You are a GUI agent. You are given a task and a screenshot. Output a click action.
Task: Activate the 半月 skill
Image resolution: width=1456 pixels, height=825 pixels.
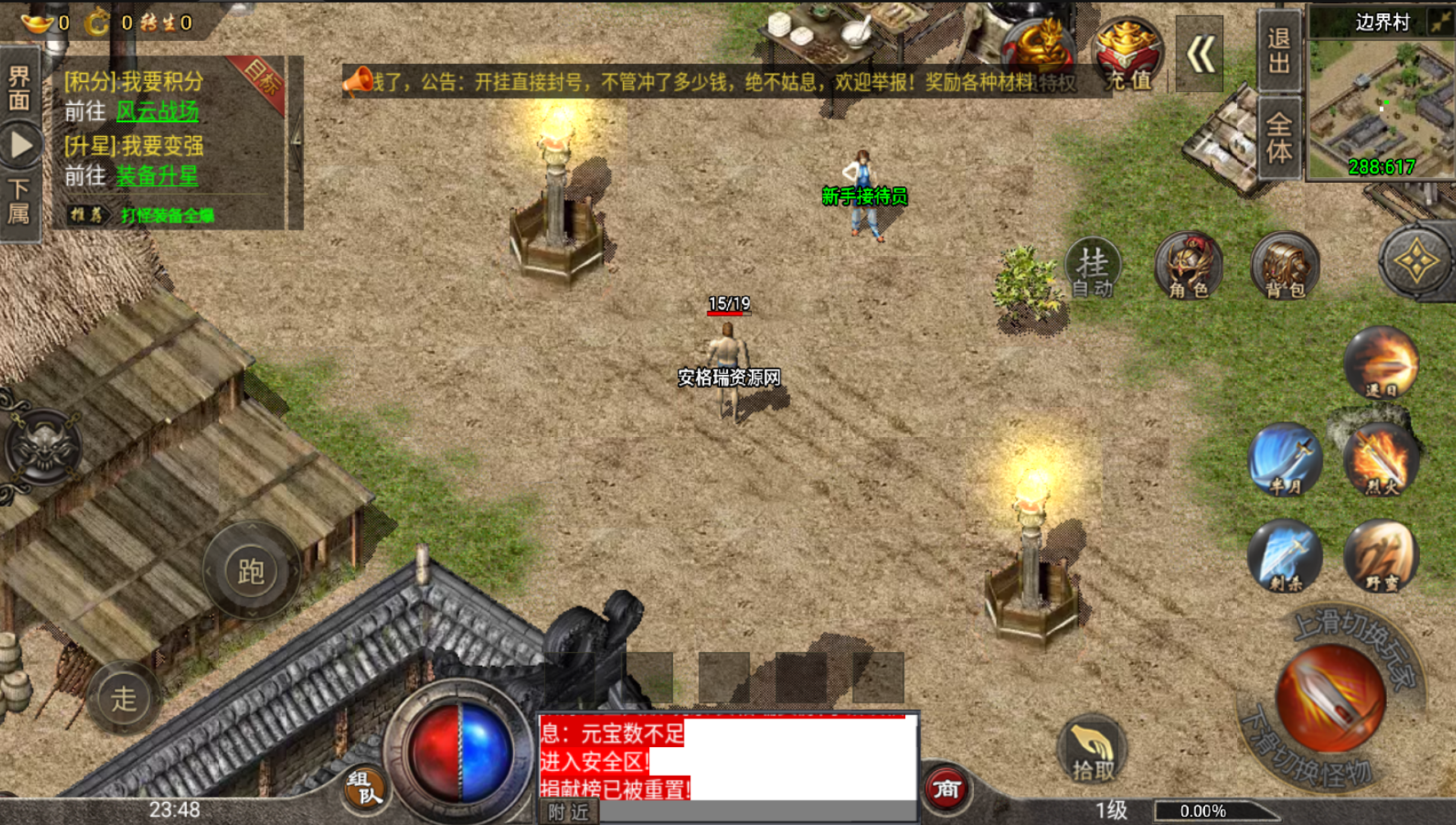coord(1285,459)
